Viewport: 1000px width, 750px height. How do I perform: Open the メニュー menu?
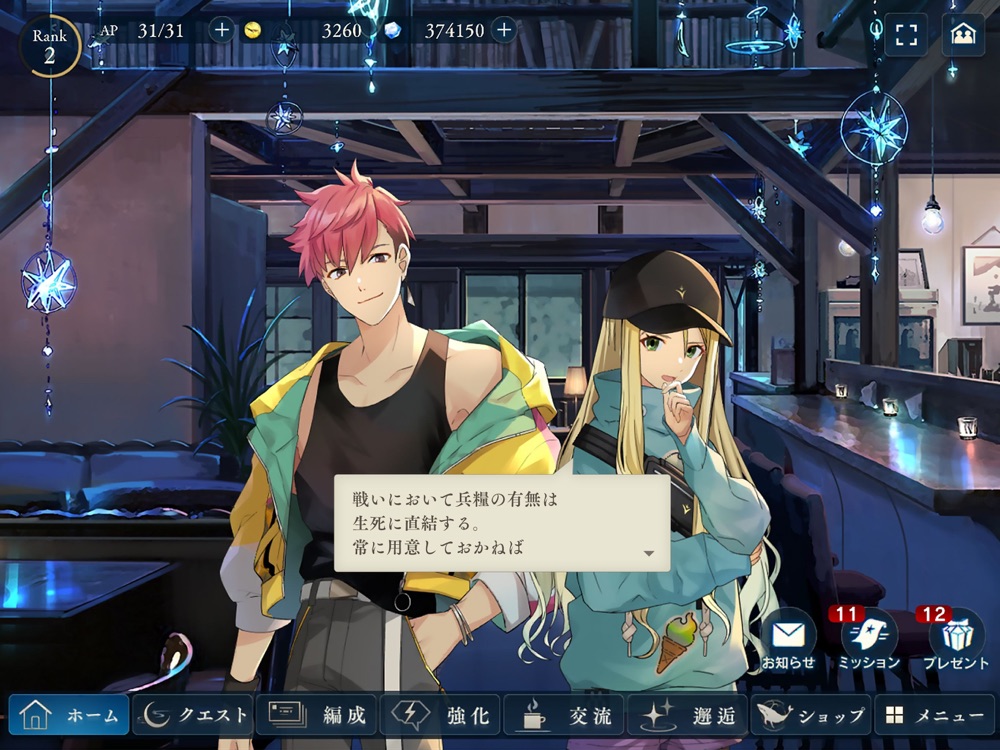tap(934, 715)
